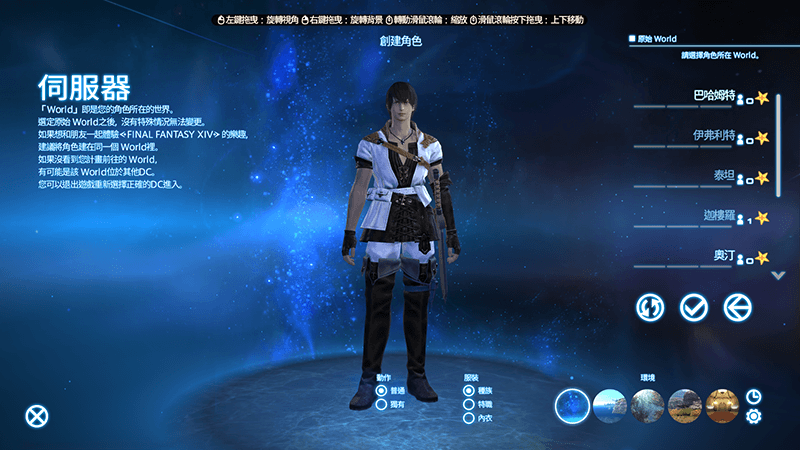Choose the 內衣 outfit option
The width and height of the screenshot is (800, 450).
(470, 418)
